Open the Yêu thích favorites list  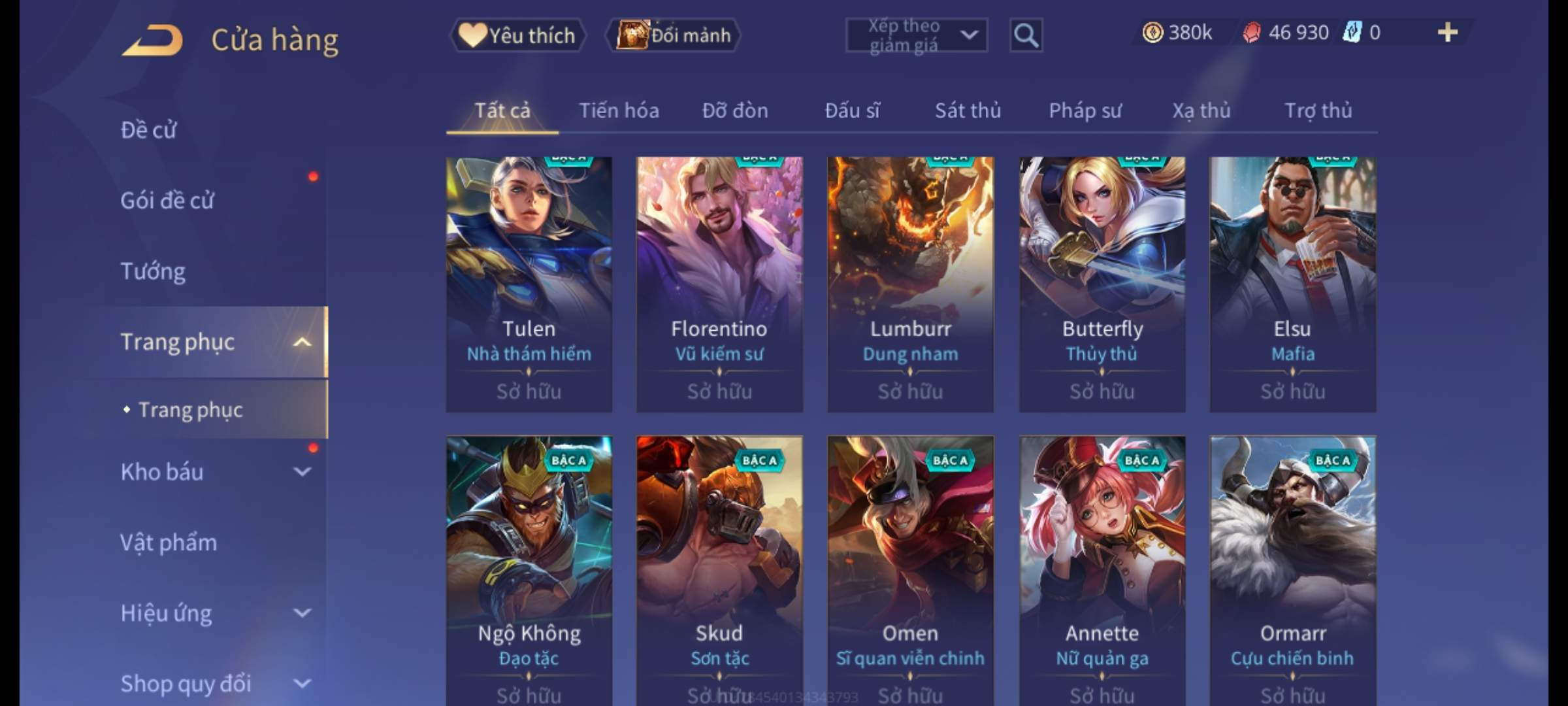click(517, 35)
